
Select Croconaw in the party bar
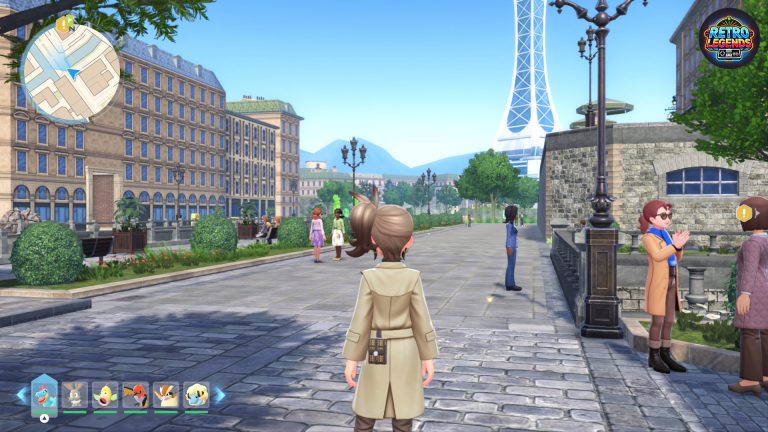[44, 394]
